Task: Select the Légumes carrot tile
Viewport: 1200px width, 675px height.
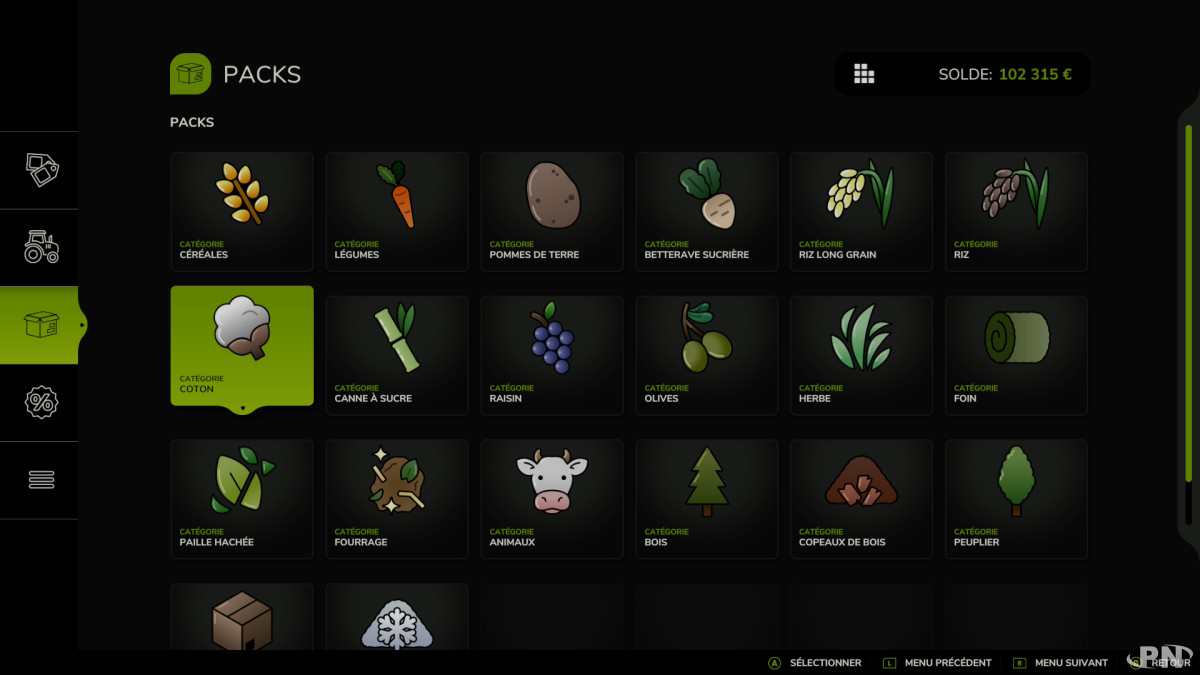Action: [397, 211]
